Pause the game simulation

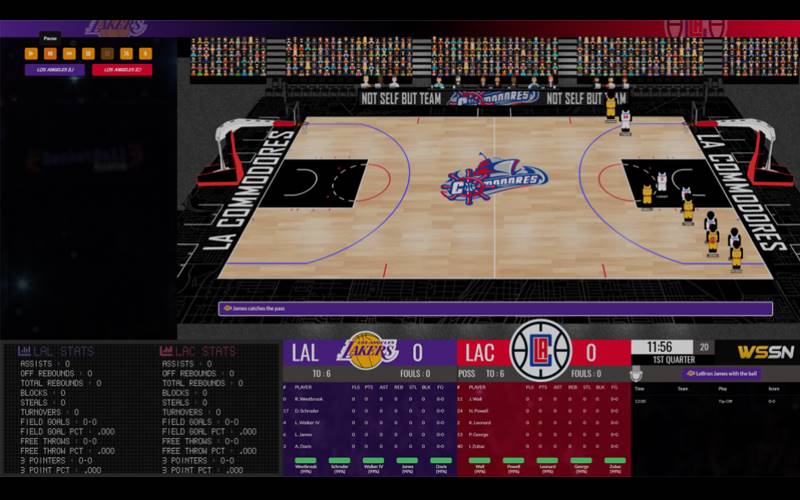point(50,53)
